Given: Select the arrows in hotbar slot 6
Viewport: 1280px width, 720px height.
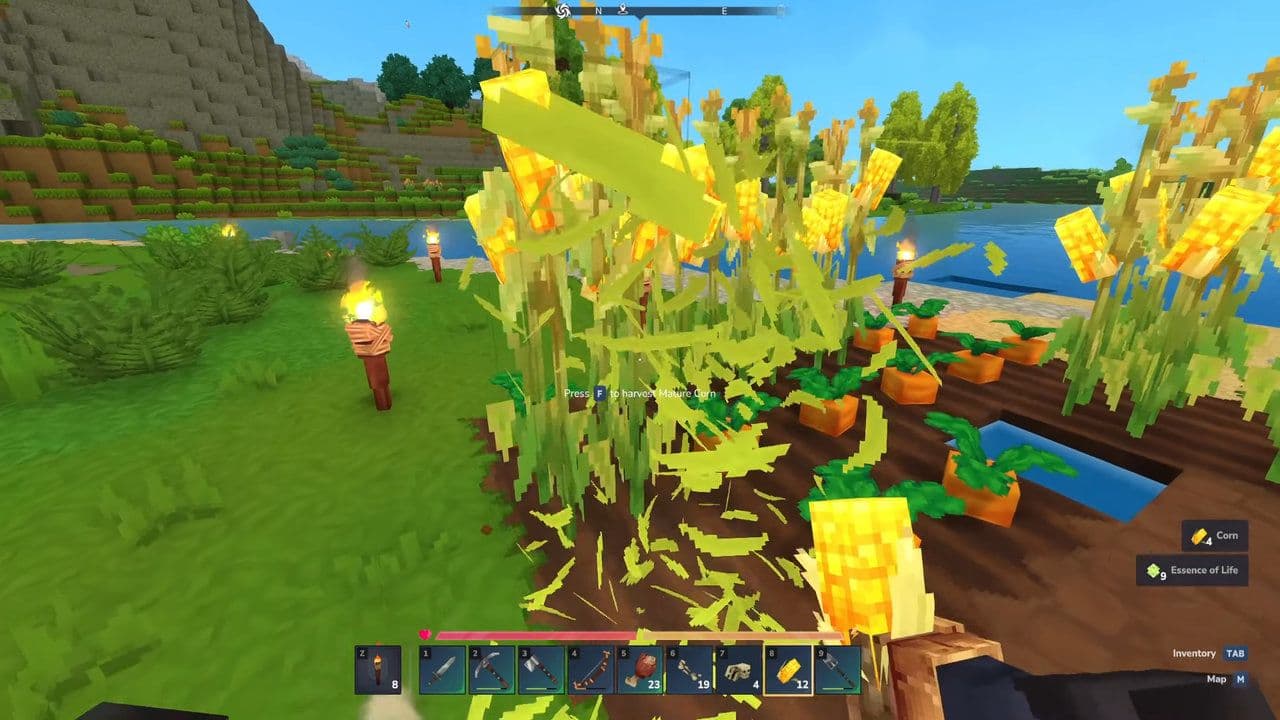Looking at the screenshot, I should [x=690, y=672].
